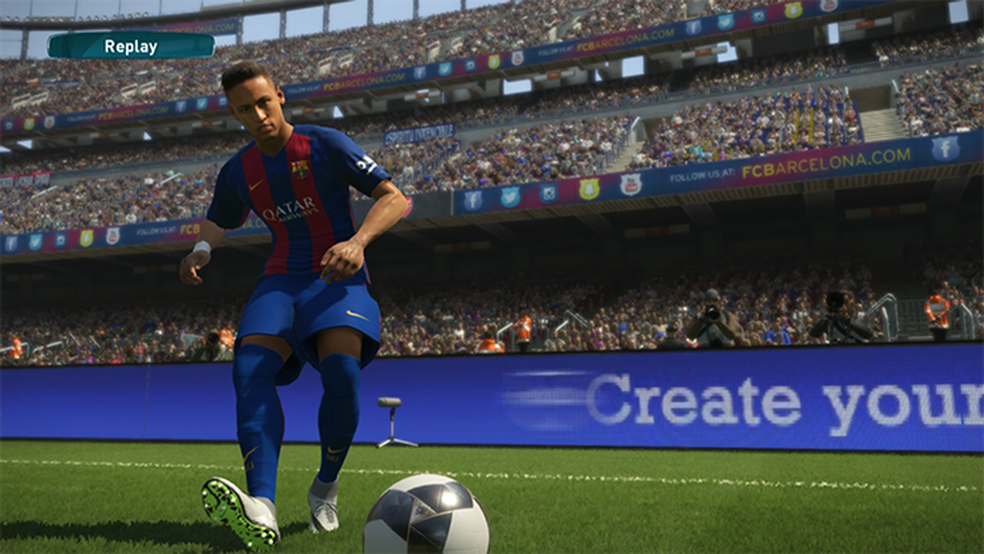Click the Replay indicator banner
Viewport: 984px width, 554px height.
tap(131, 46)
